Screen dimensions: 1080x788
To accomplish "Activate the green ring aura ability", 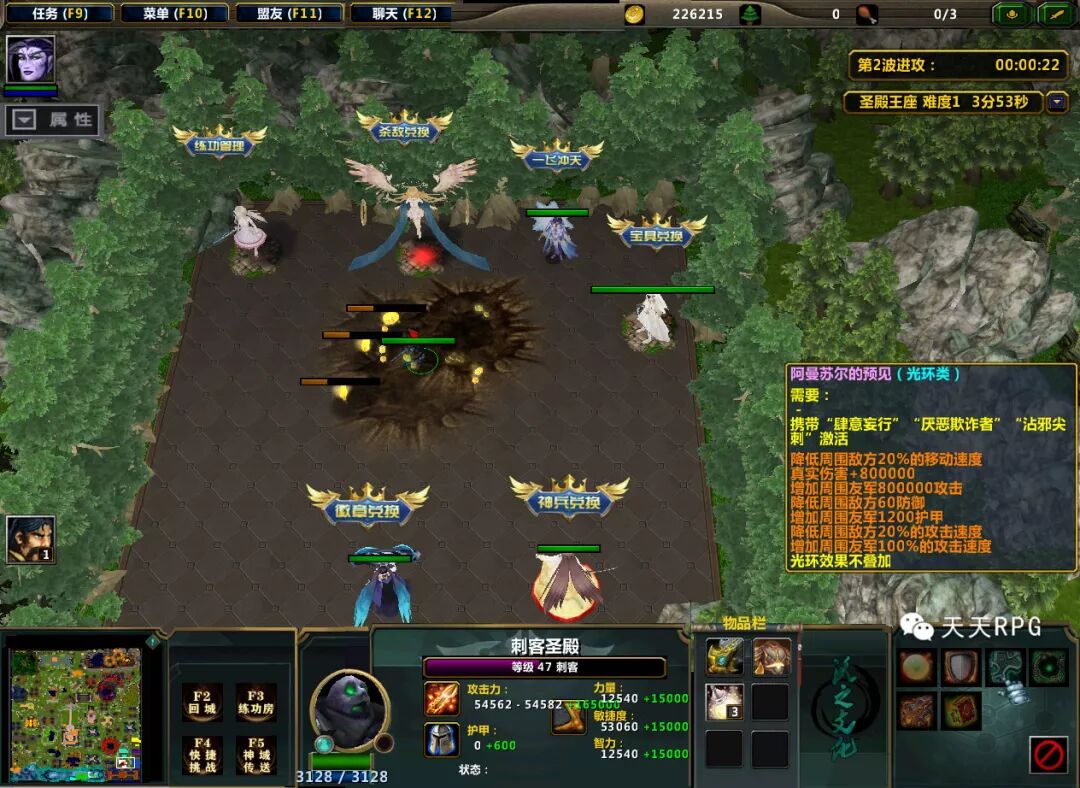I will (1048, 667).
